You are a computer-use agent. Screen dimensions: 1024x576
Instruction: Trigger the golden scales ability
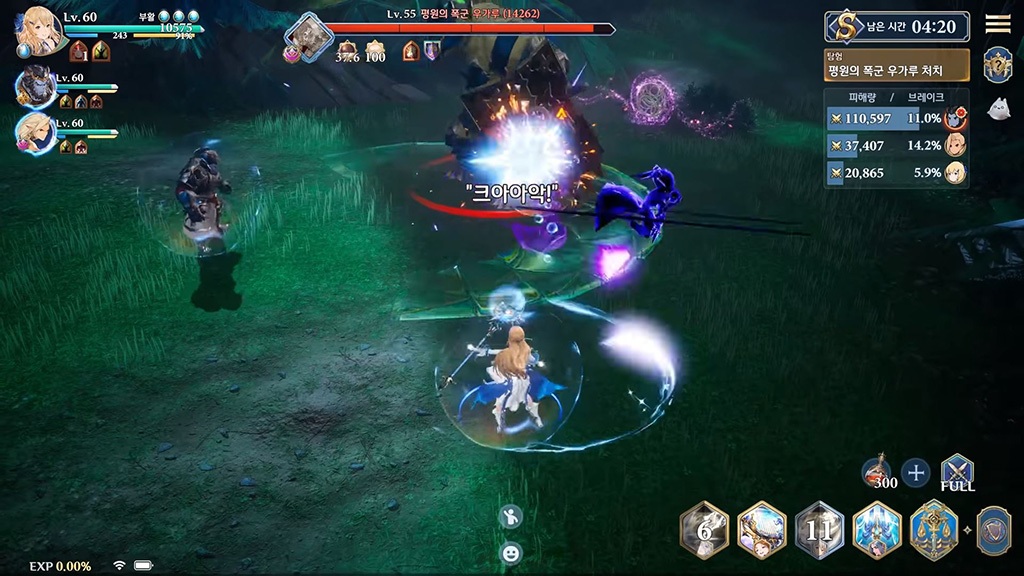(x=935, y=530)
